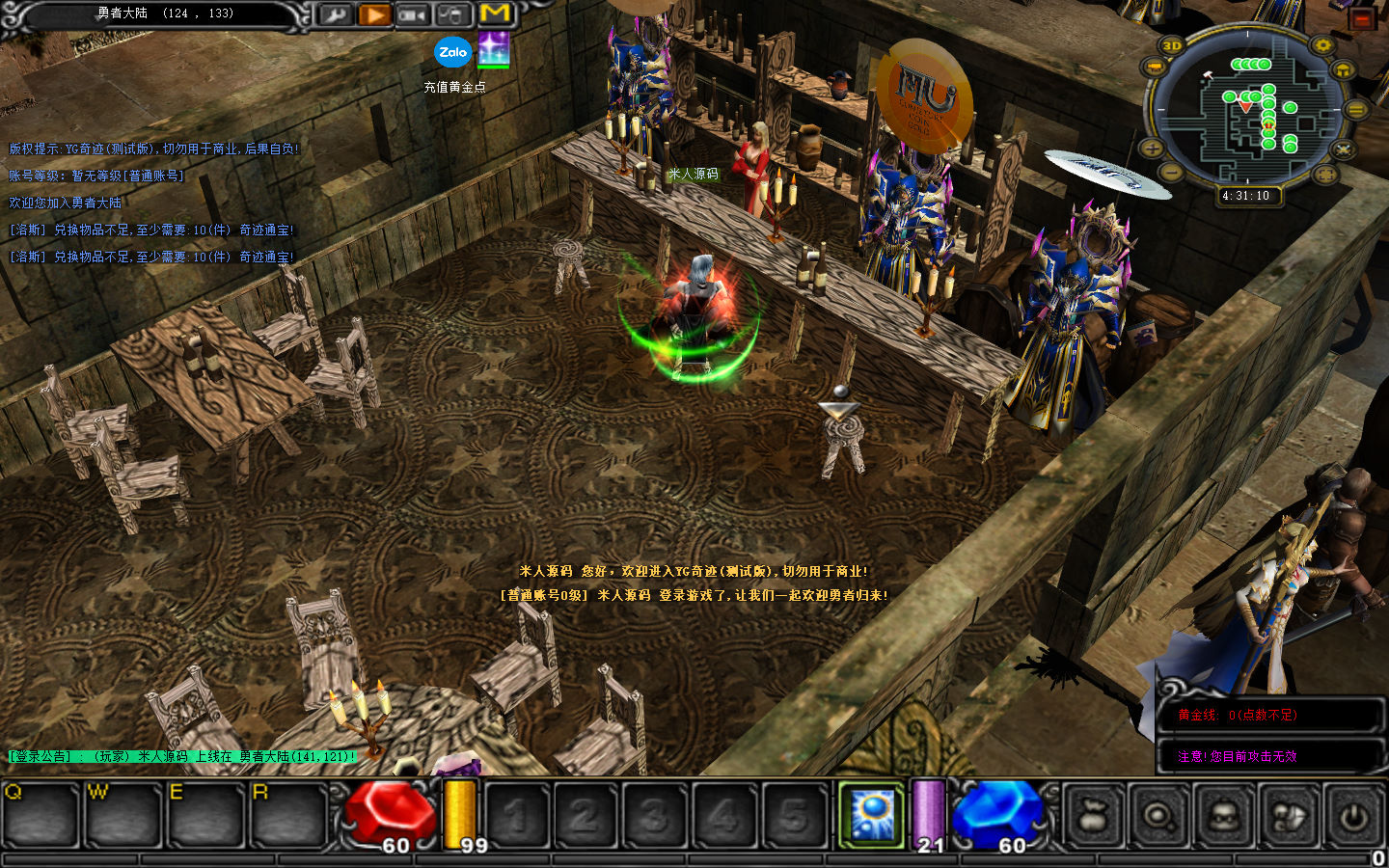Click the minimap camera icon button
This screenshot has height=868, width=1389.
pos(1154,68)
